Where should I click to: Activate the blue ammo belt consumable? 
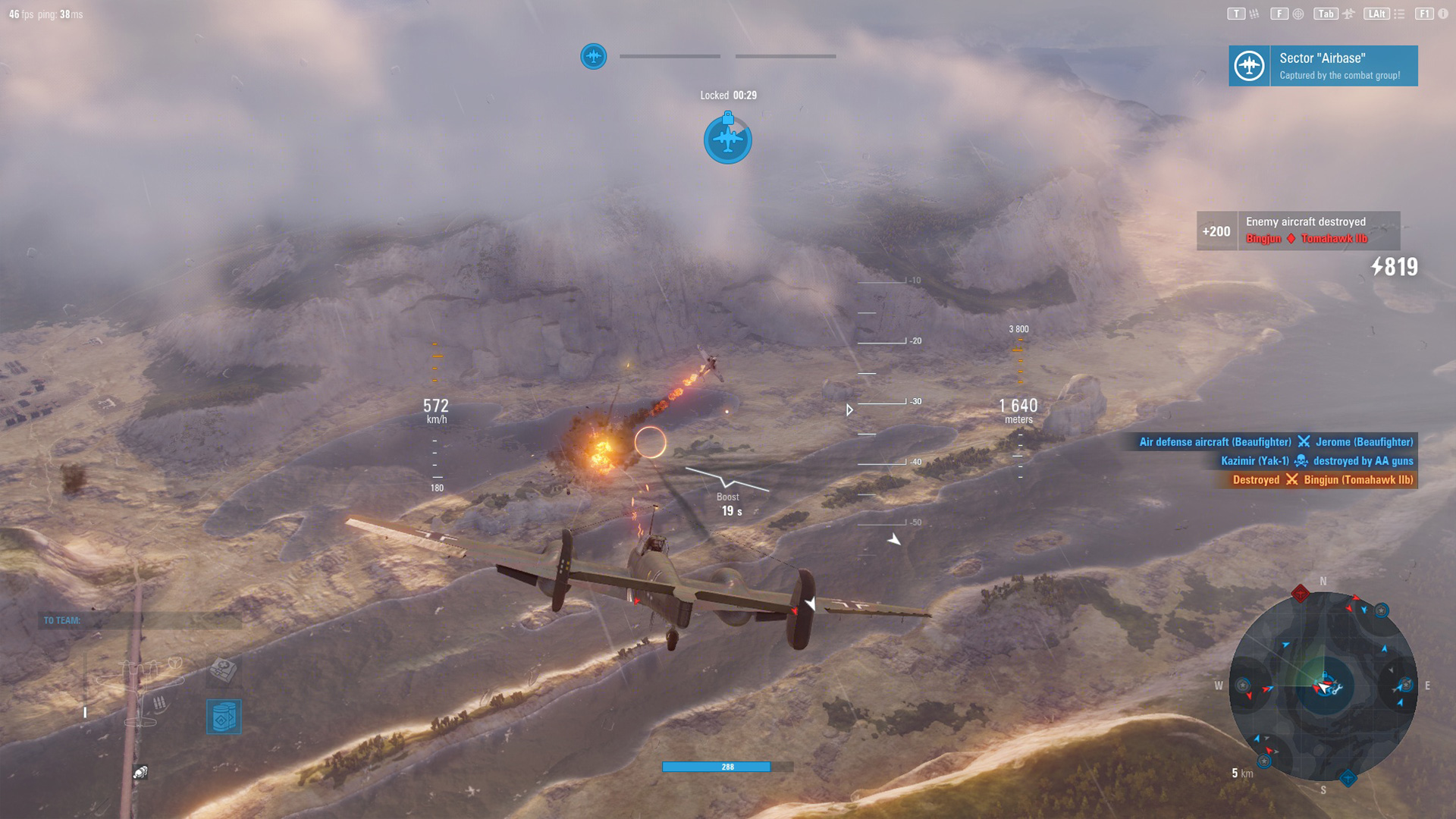(x=224, y=716)
